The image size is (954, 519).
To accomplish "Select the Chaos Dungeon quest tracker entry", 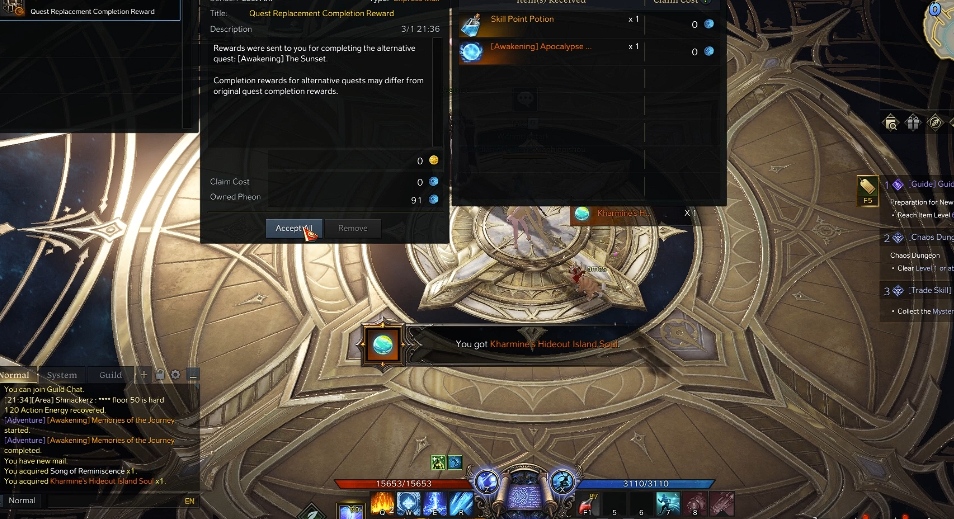I will [x=930, y=238].
